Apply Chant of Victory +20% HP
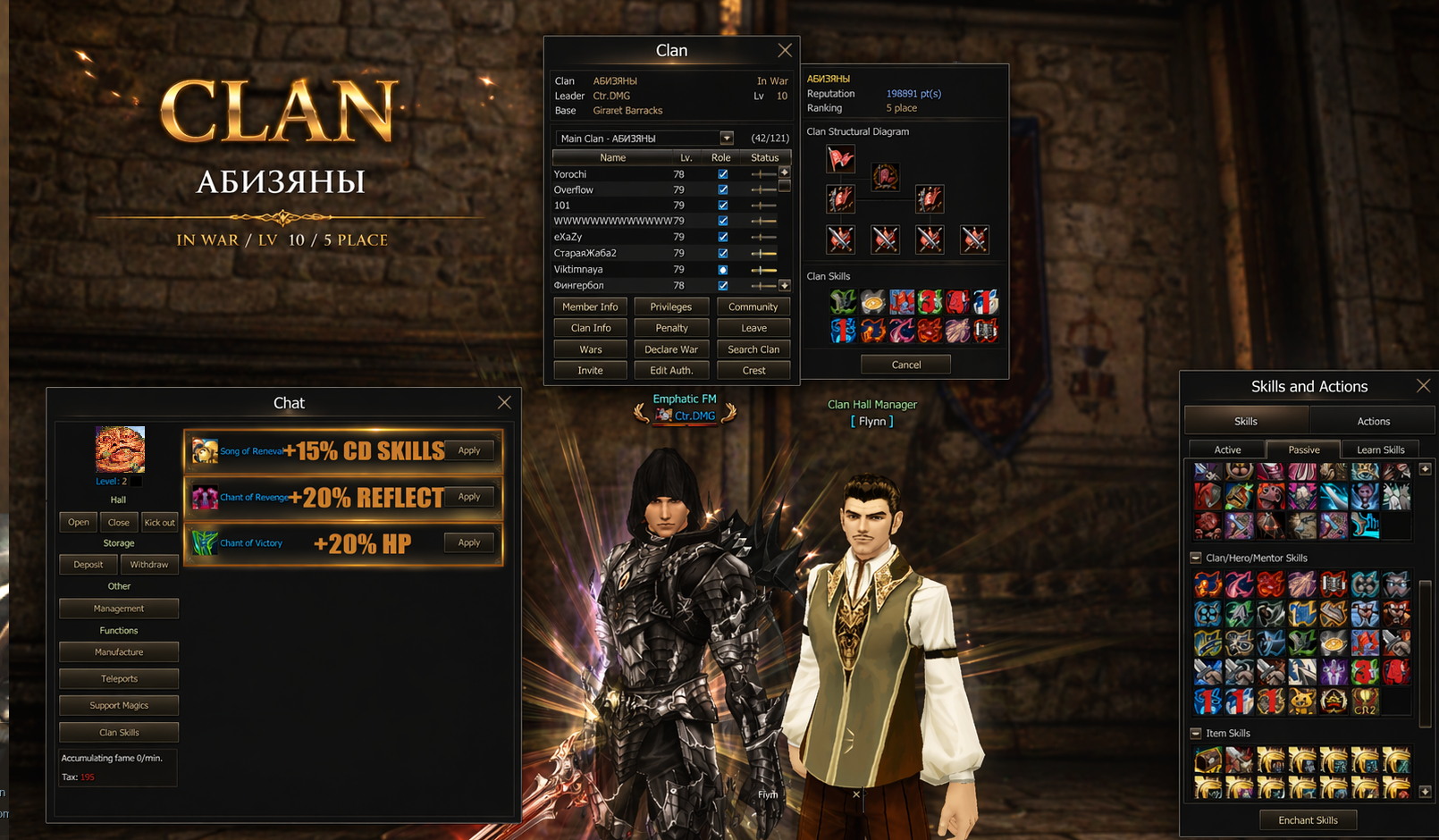 pyautogui.click(x=469, y=542)
